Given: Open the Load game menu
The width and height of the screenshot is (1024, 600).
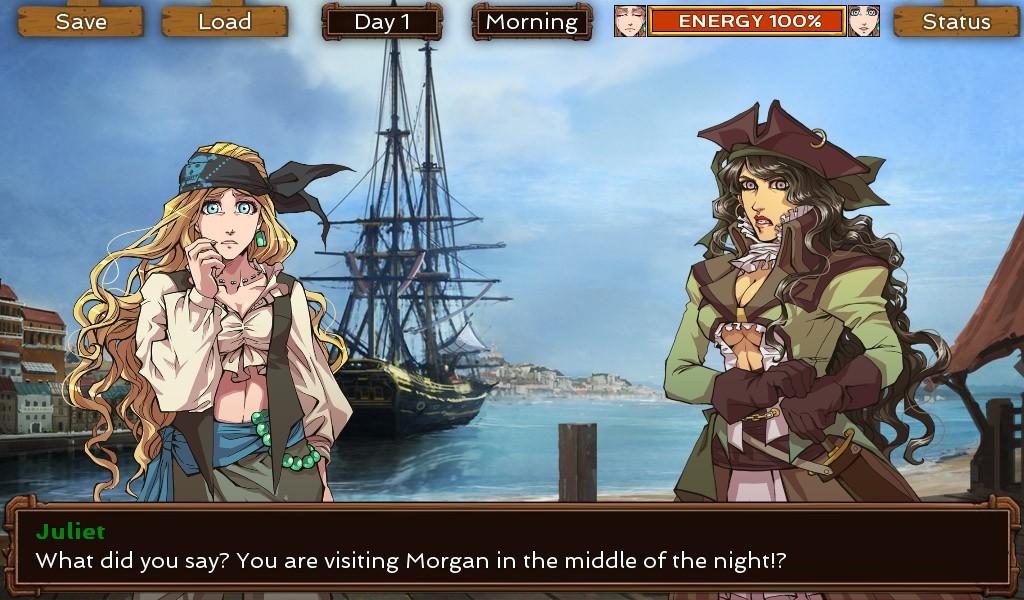Looking at the screenshot, I should point(224,21).
